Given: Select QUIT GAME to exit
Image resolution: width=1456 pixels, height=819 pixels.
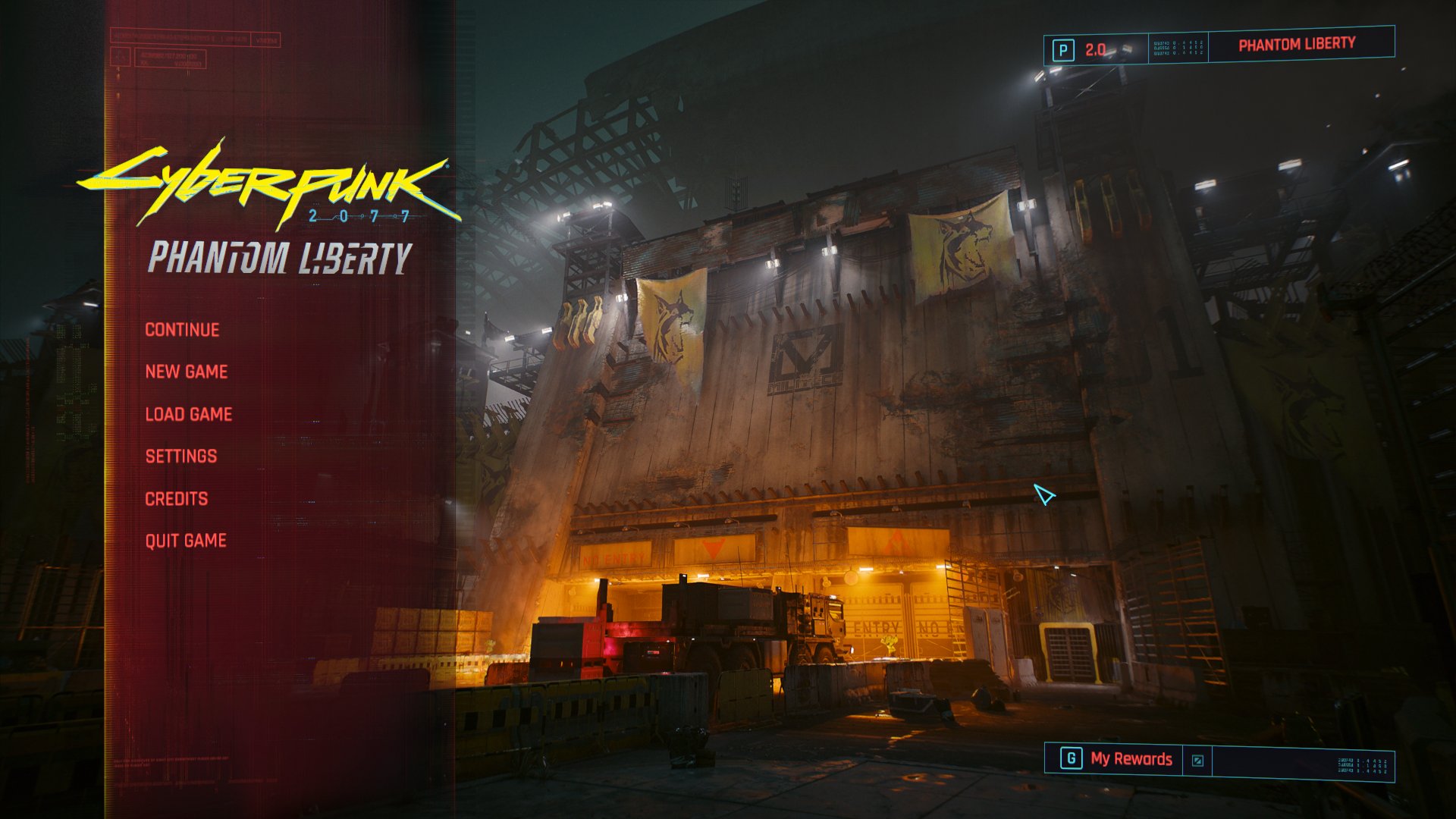Looking at the screenshot, I should click(186, 540).
